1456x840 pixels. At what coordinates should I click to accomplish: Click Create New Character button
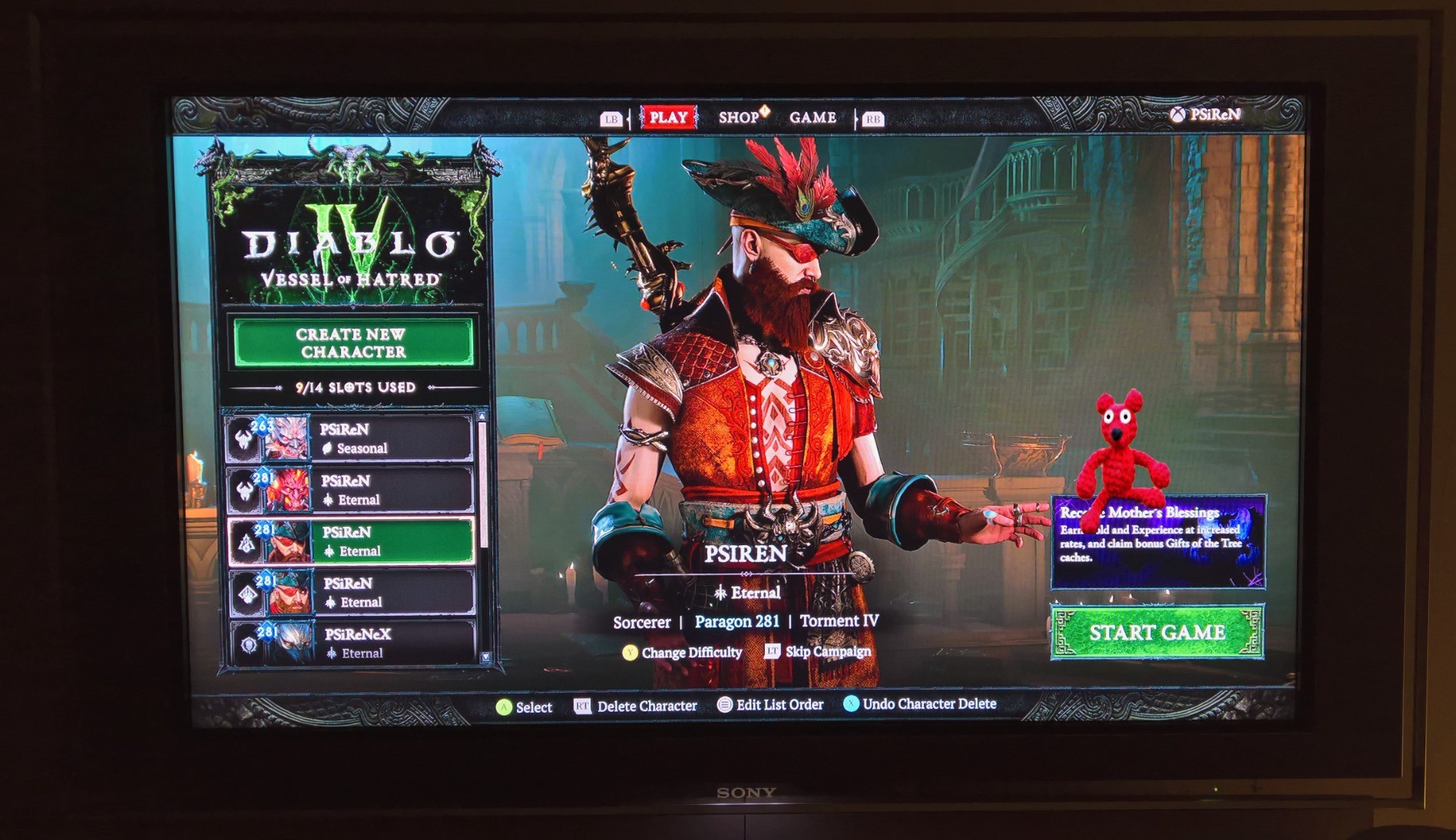click(x=352, y=343)
